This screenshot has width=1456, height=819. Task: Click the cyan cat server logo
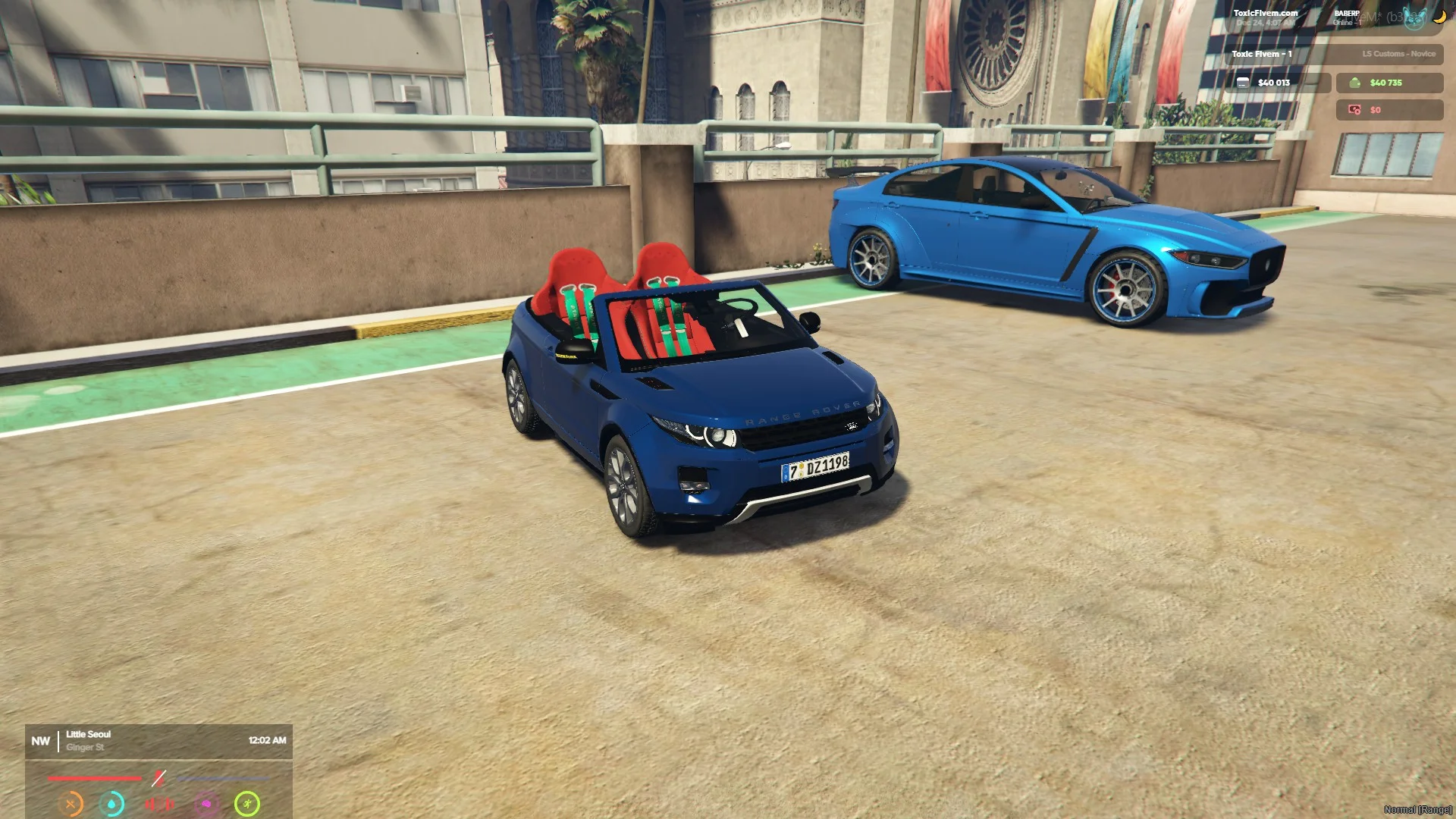click(1414, 19)
